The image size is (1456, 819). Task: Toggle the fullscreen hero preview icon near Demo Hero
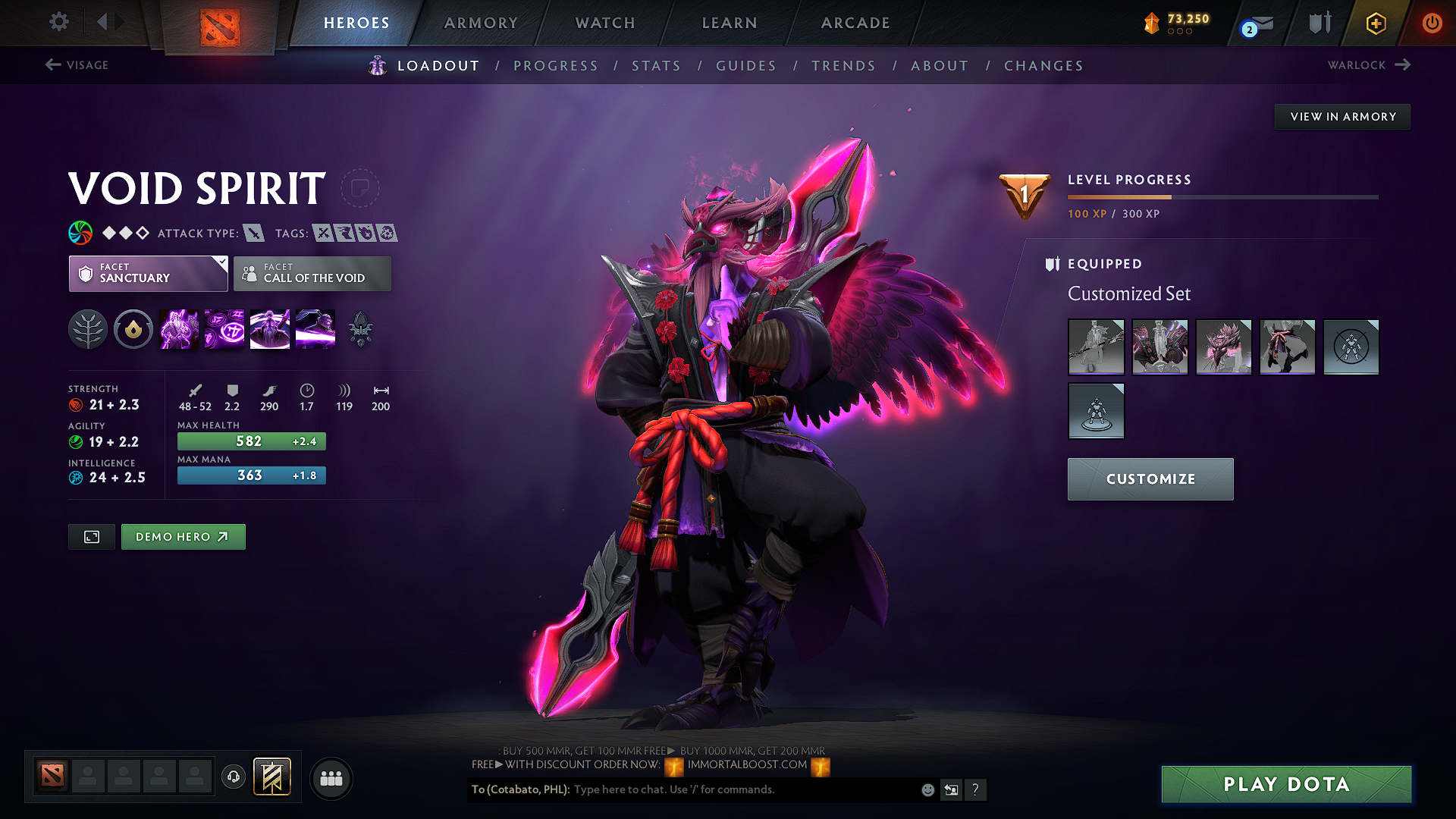(91, 536)
